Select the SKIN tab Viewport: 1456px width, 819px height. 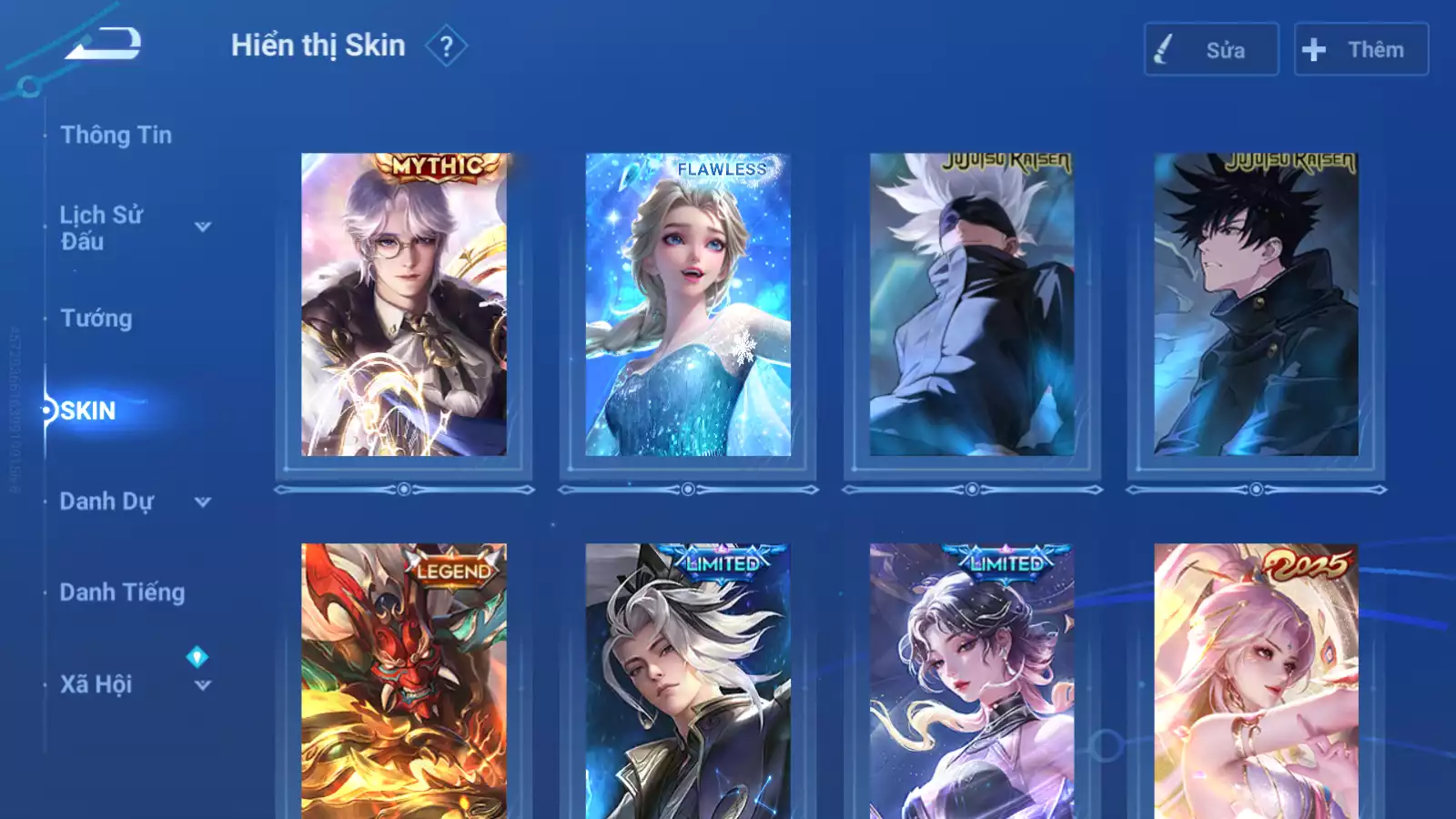pyautogui.click(x=88, y=410)
